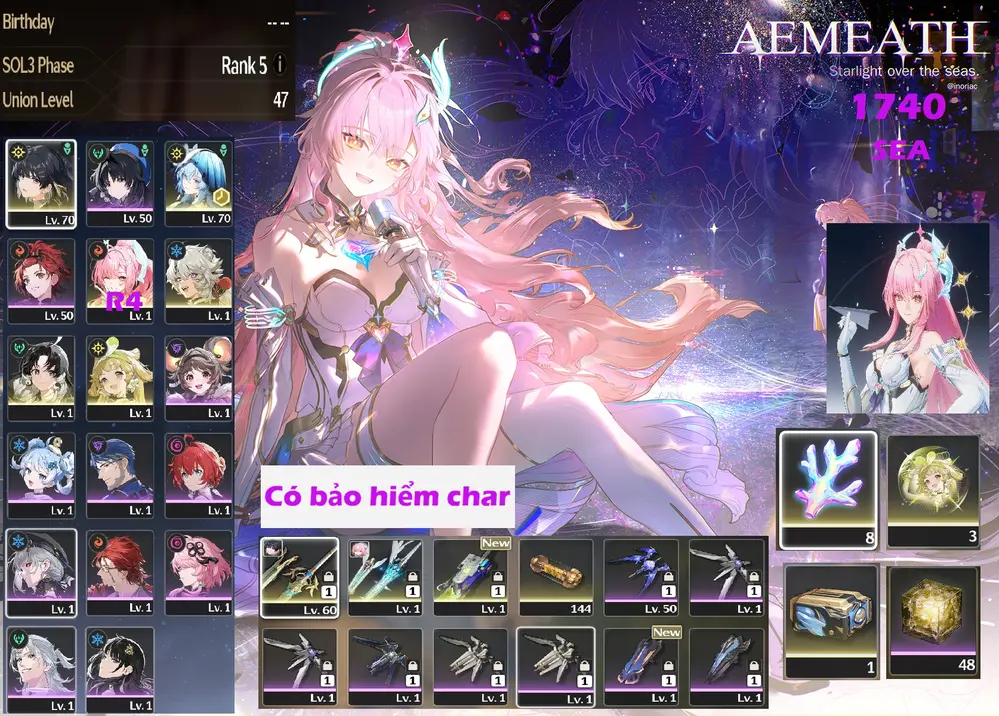Pick the red-haired Lv. 50 character portrait
This screenshot has height=716, width=999.
pyautogui.click(x=41, y=279)
